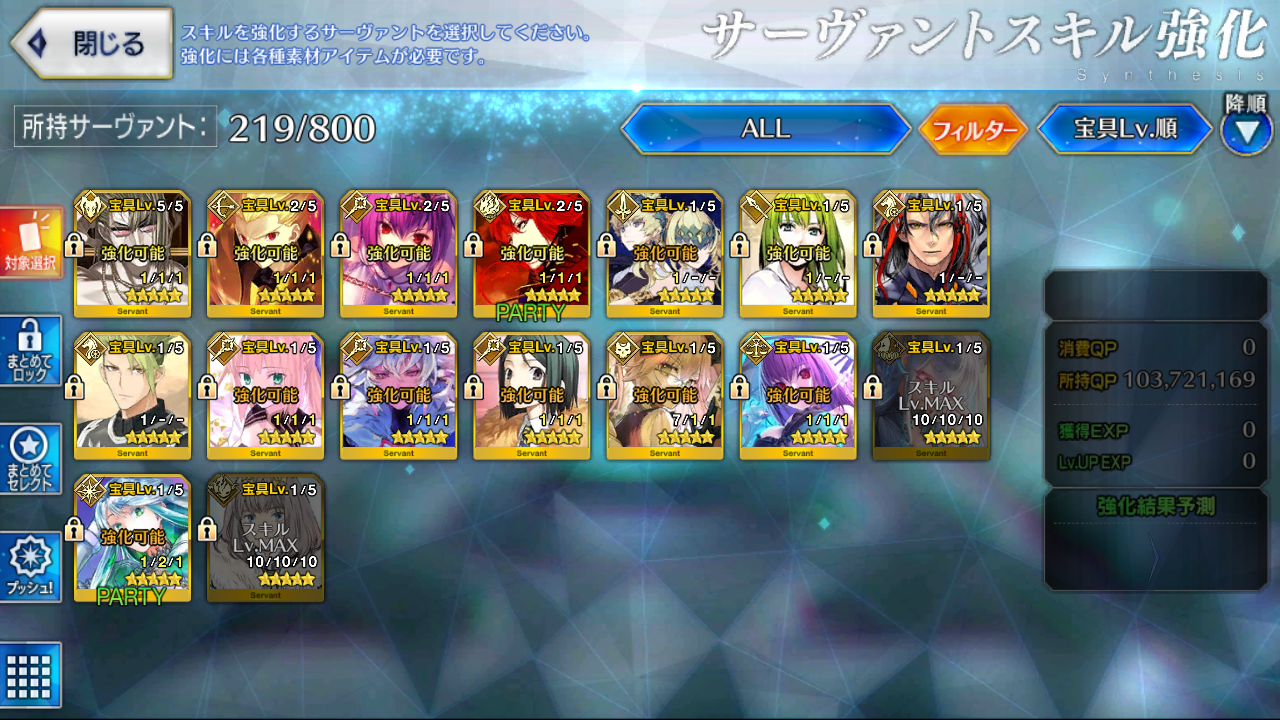
Task: Choose the red servant card marked PARTY
Action: (531, 254)
